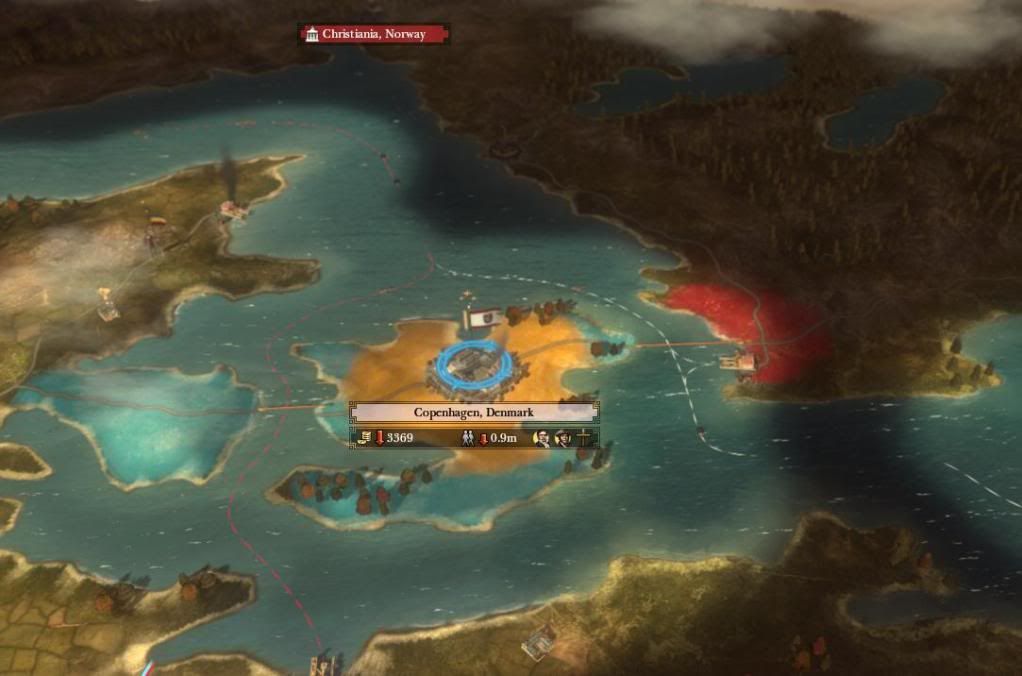Select the Copenhagen, Denmark settlement label

tap(474, 412)
